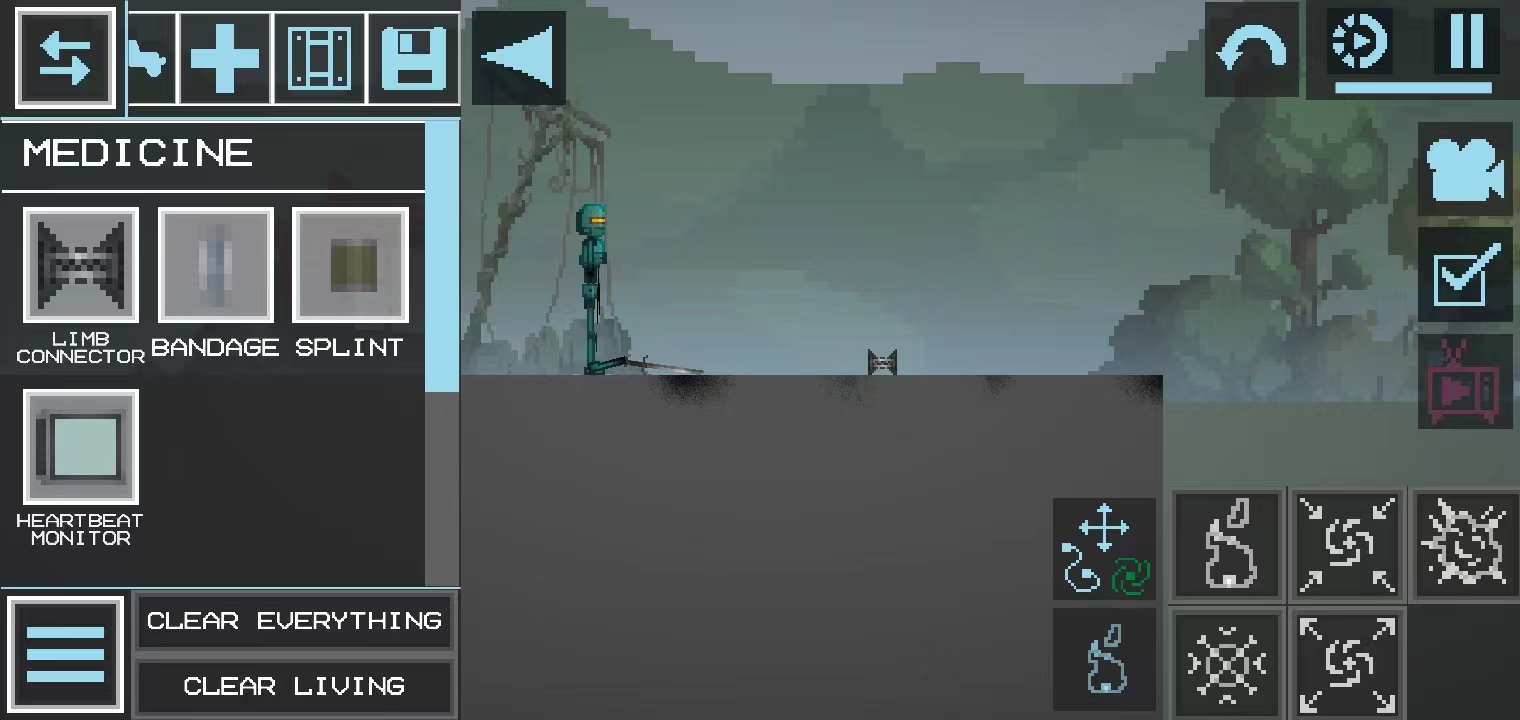This screenshot has width=1520, height=720.
Task: Choose the Bandage item
Action: coord(215,265)
